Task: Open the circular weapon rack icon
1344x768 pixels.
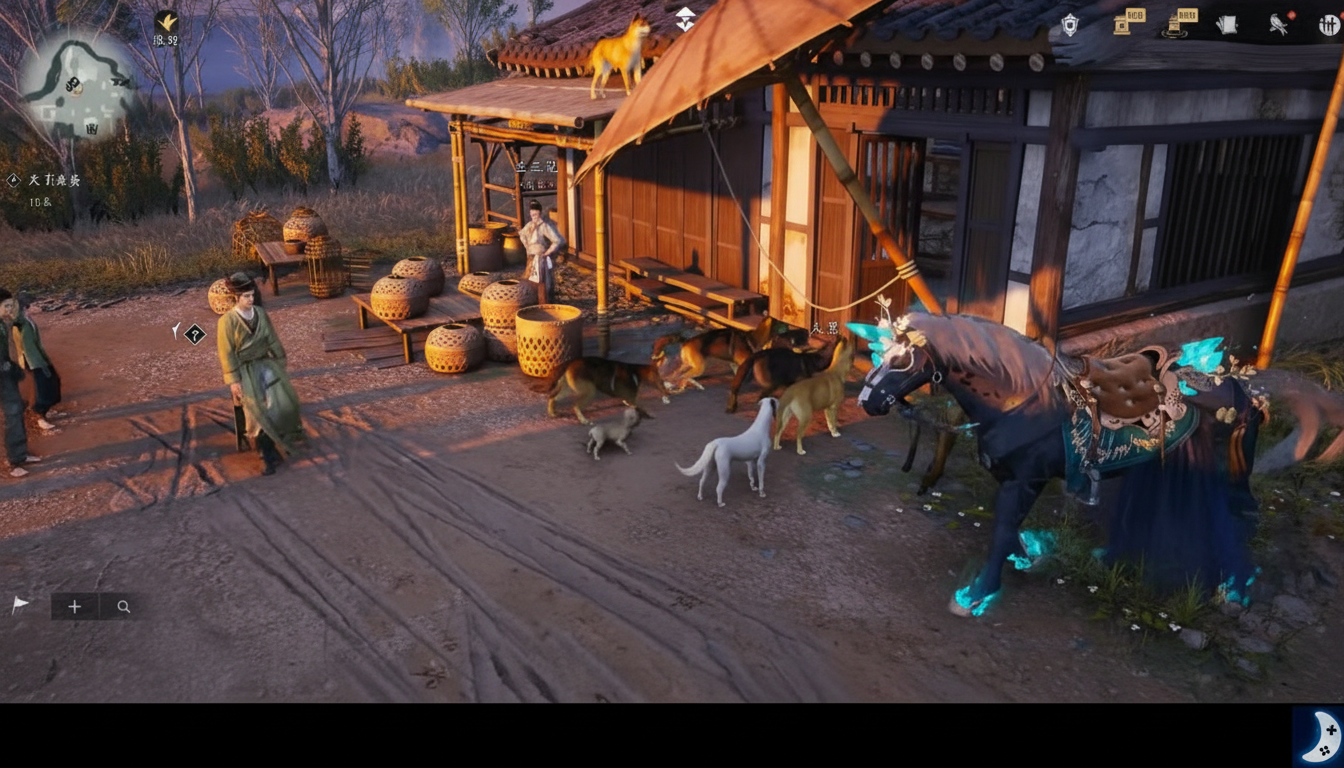Action: [1329, 25]
